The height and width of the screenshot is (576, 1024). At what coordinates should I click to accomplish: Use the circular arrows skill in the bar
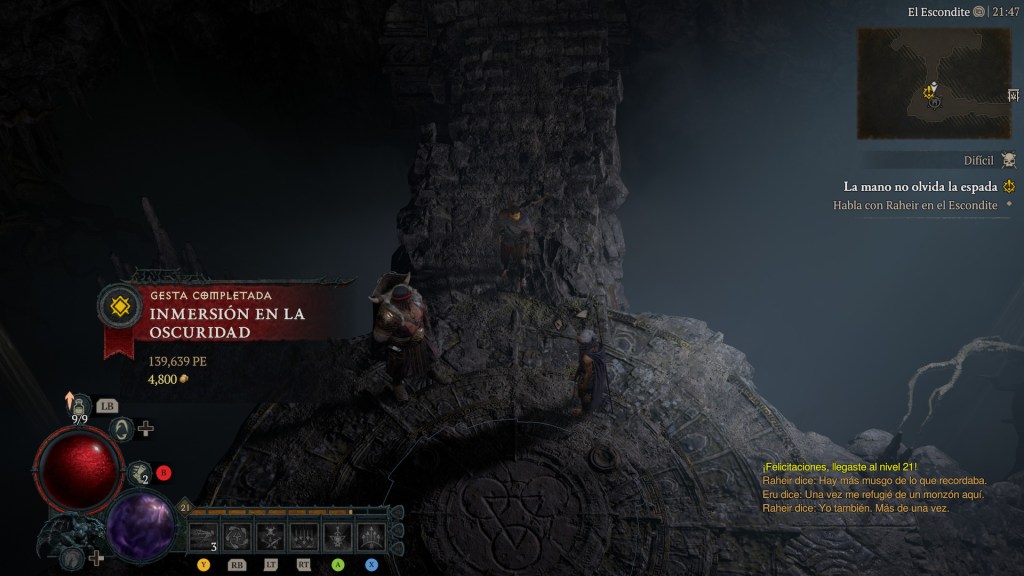(237, 536)
